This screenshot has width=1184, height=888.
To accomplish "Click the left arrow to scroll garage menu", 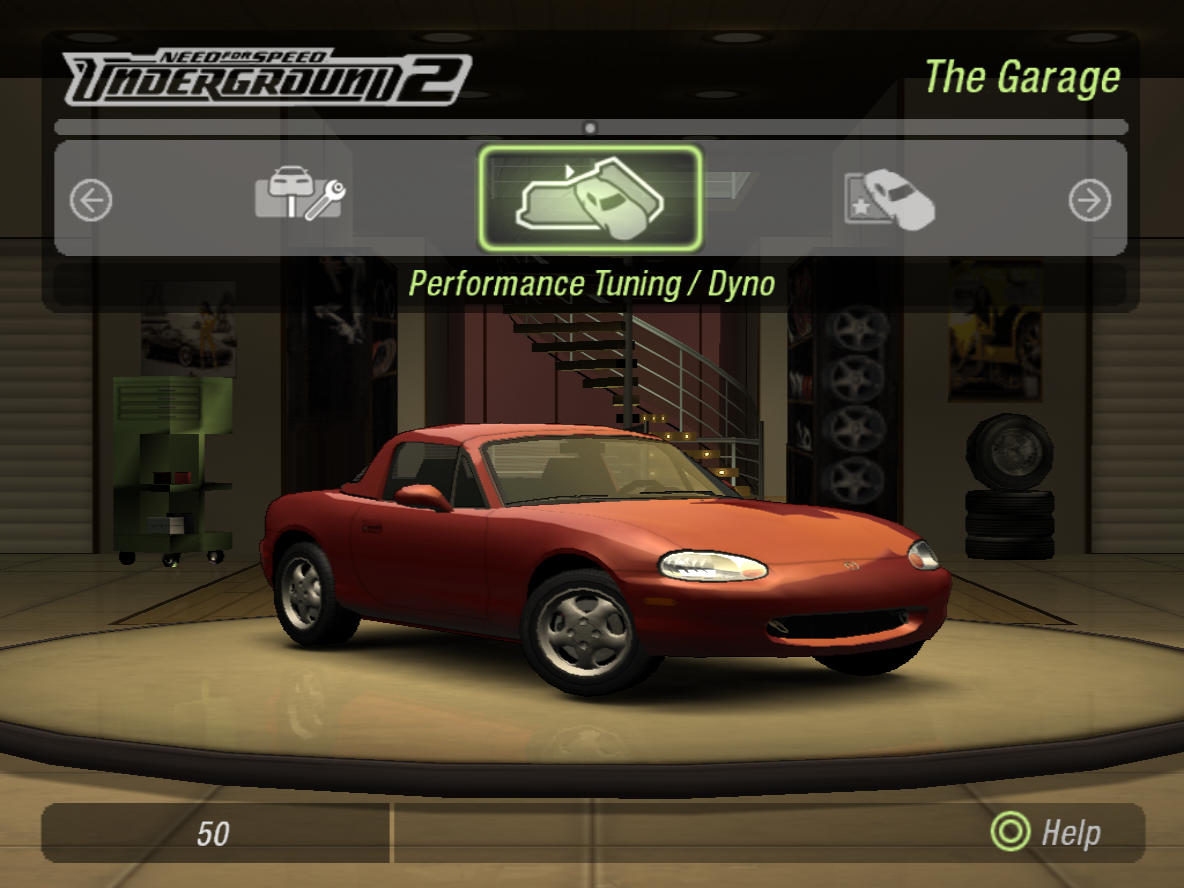I will [x=91, y=201].
